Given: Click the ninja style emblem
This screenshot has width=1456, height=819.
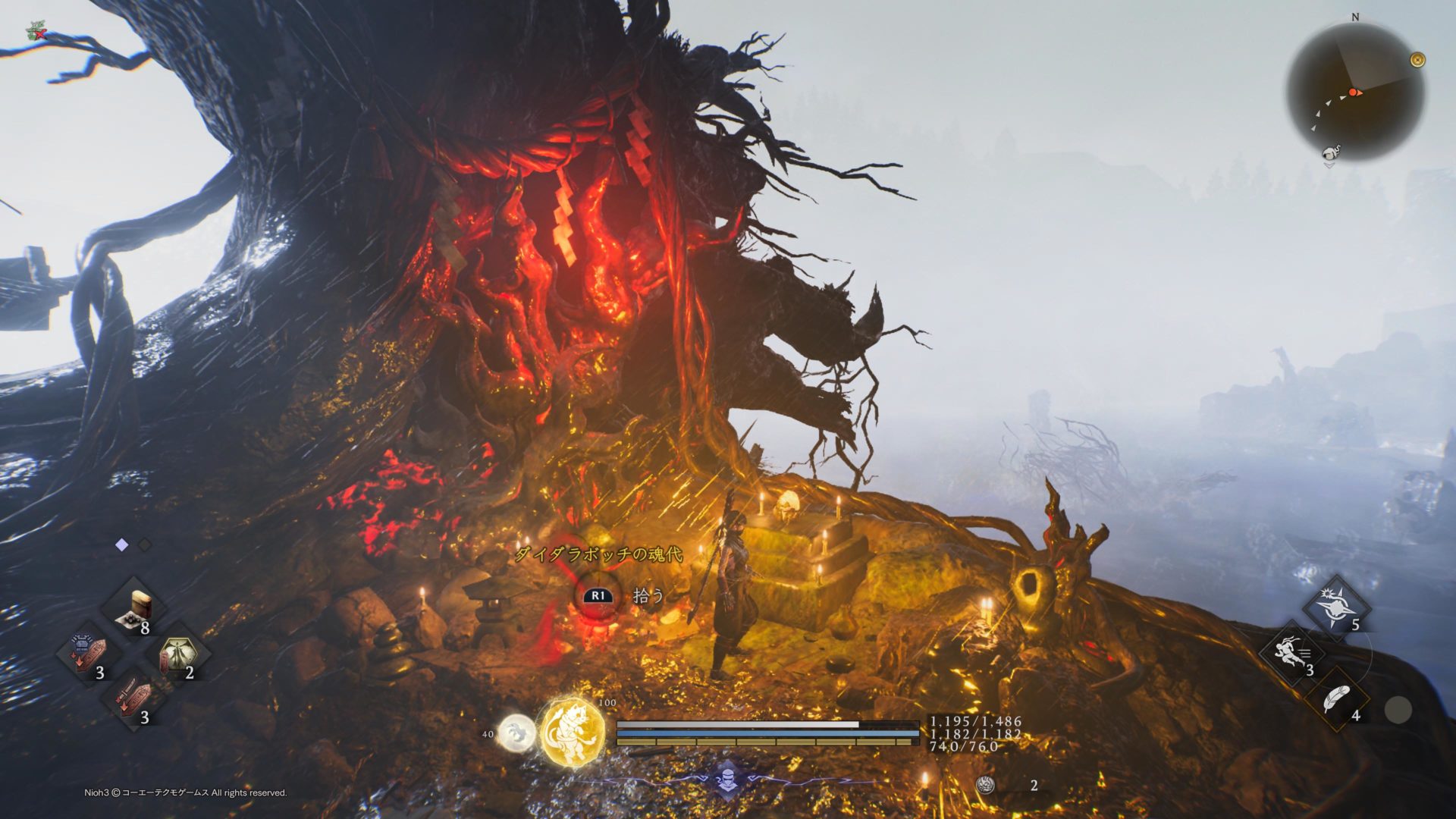Looking at the screenshot, I should 727,780.
